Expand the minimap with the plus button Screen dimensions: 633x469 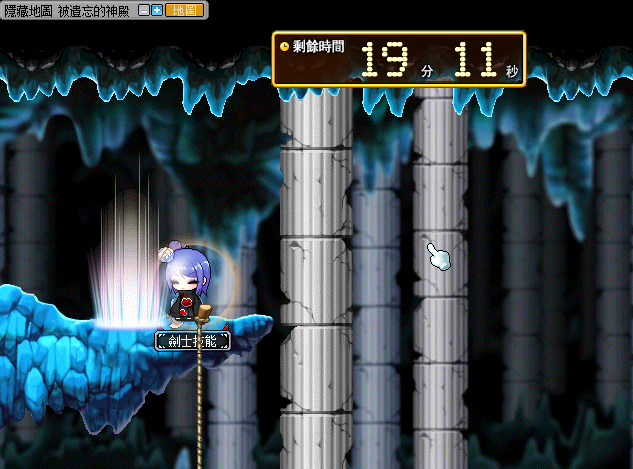(157, 9)
